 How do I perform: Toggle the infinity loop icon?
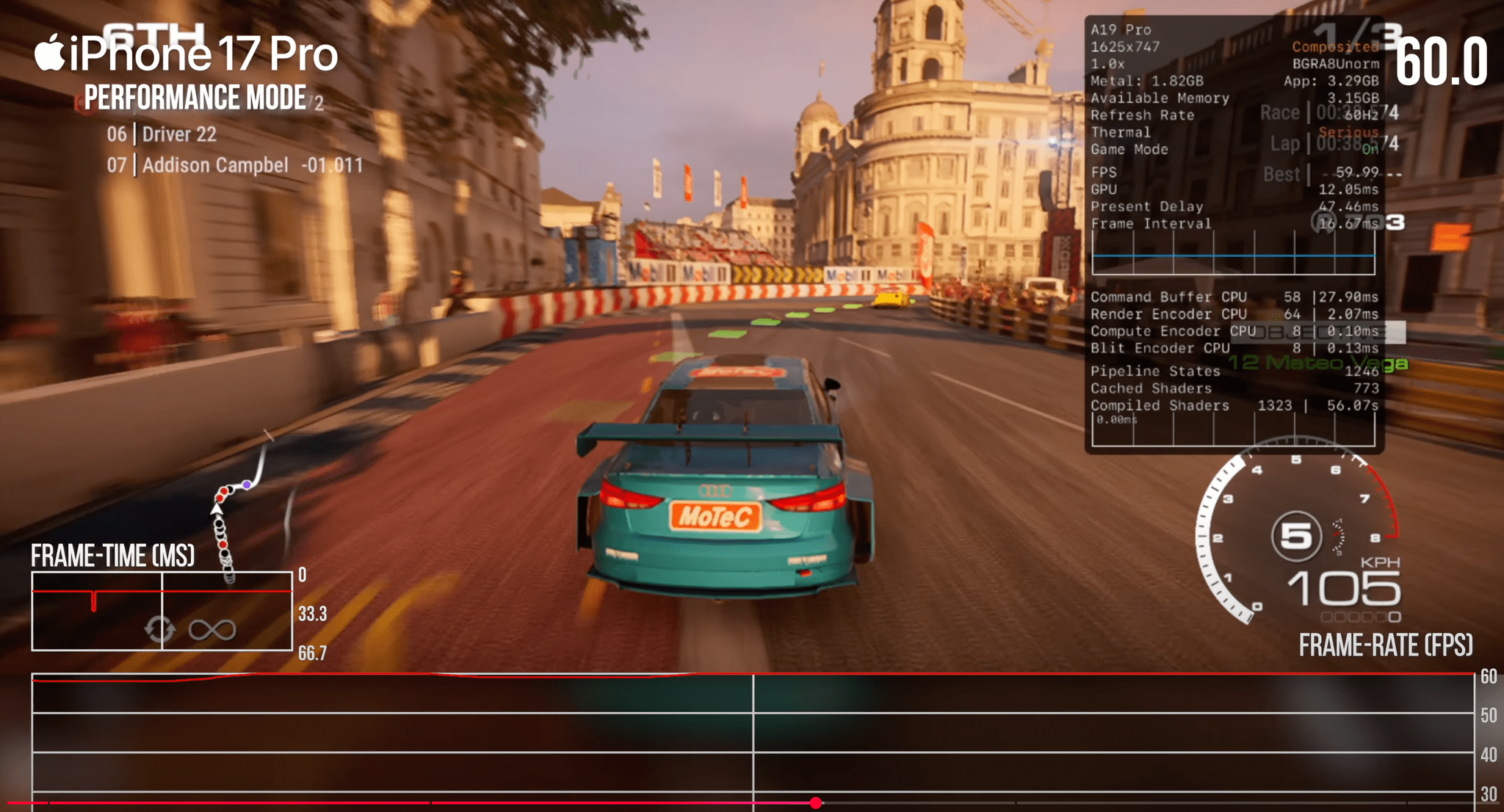point(212,629)
